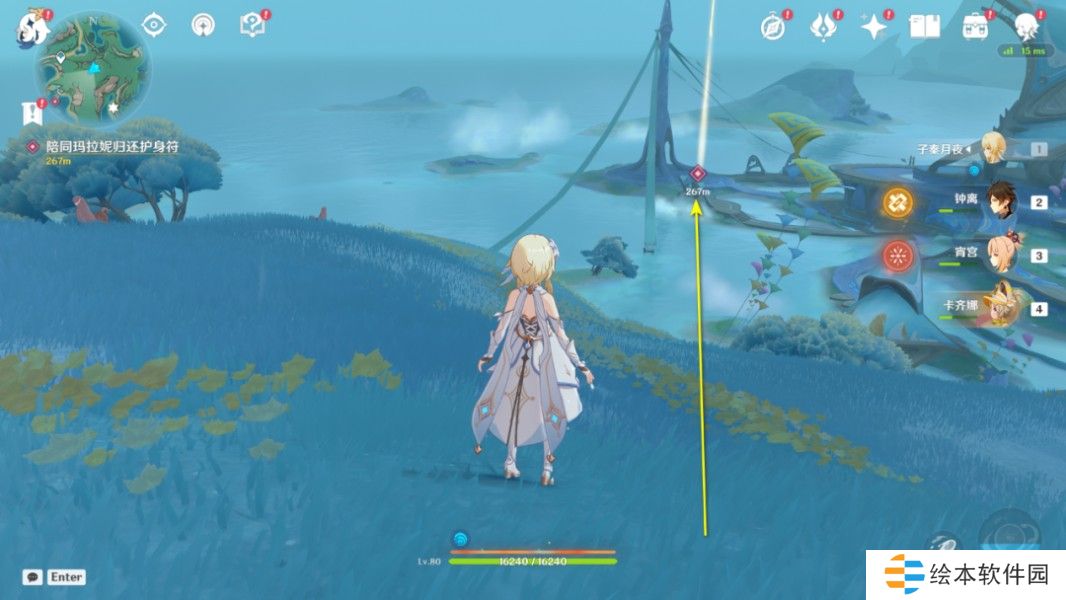Open the adventurer handbook book icon

pyautogui.click(x=924, y=27)
